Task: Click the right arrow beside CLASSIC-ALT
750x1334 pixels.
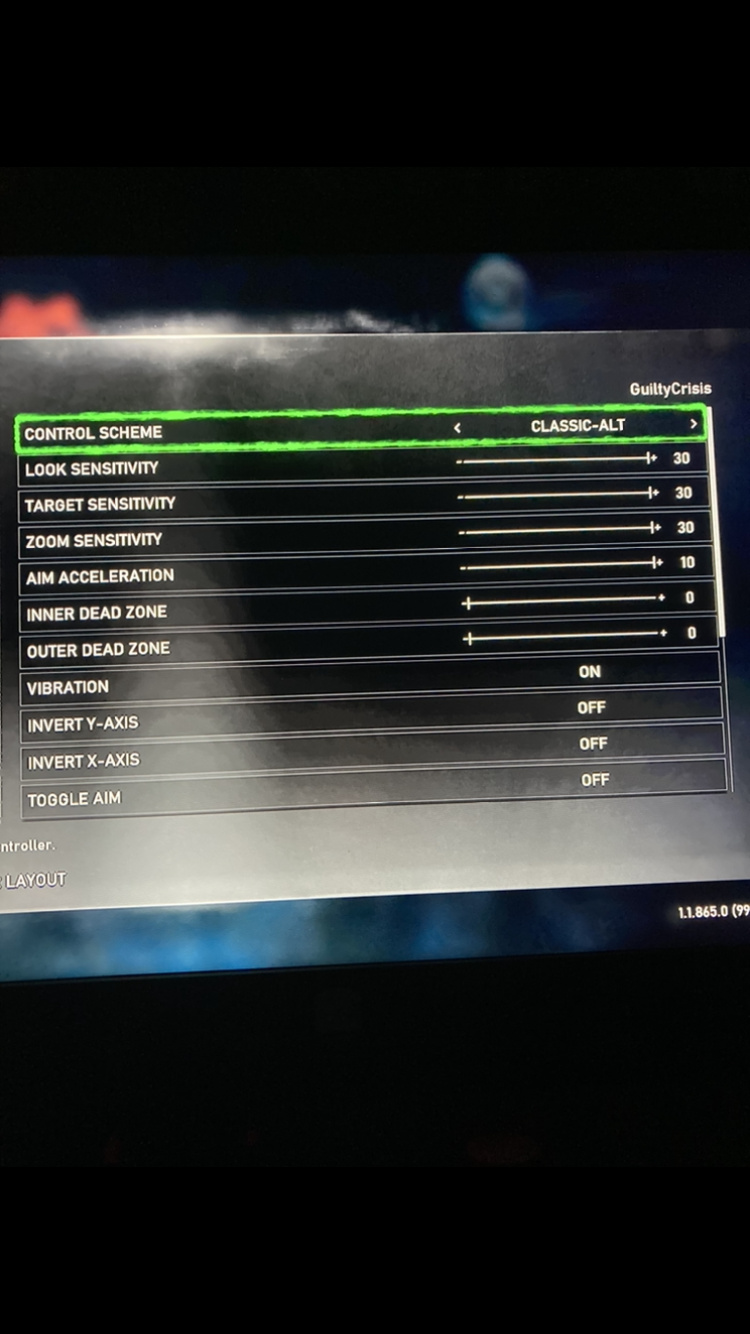Action: pyautogui.click(x=693, y=425)
